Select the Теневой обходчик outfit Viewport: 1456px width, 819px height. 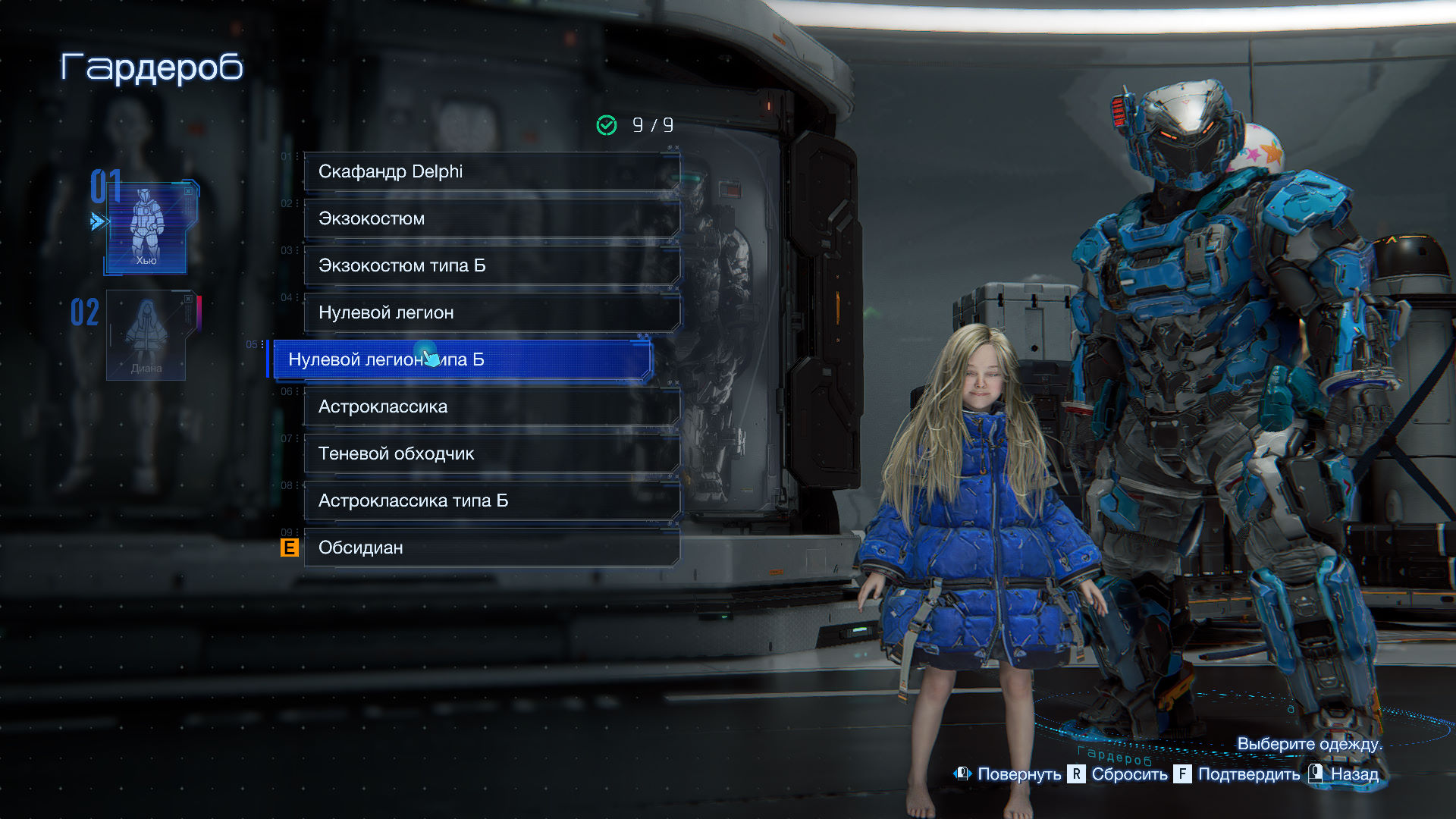(x=491, y=453)
